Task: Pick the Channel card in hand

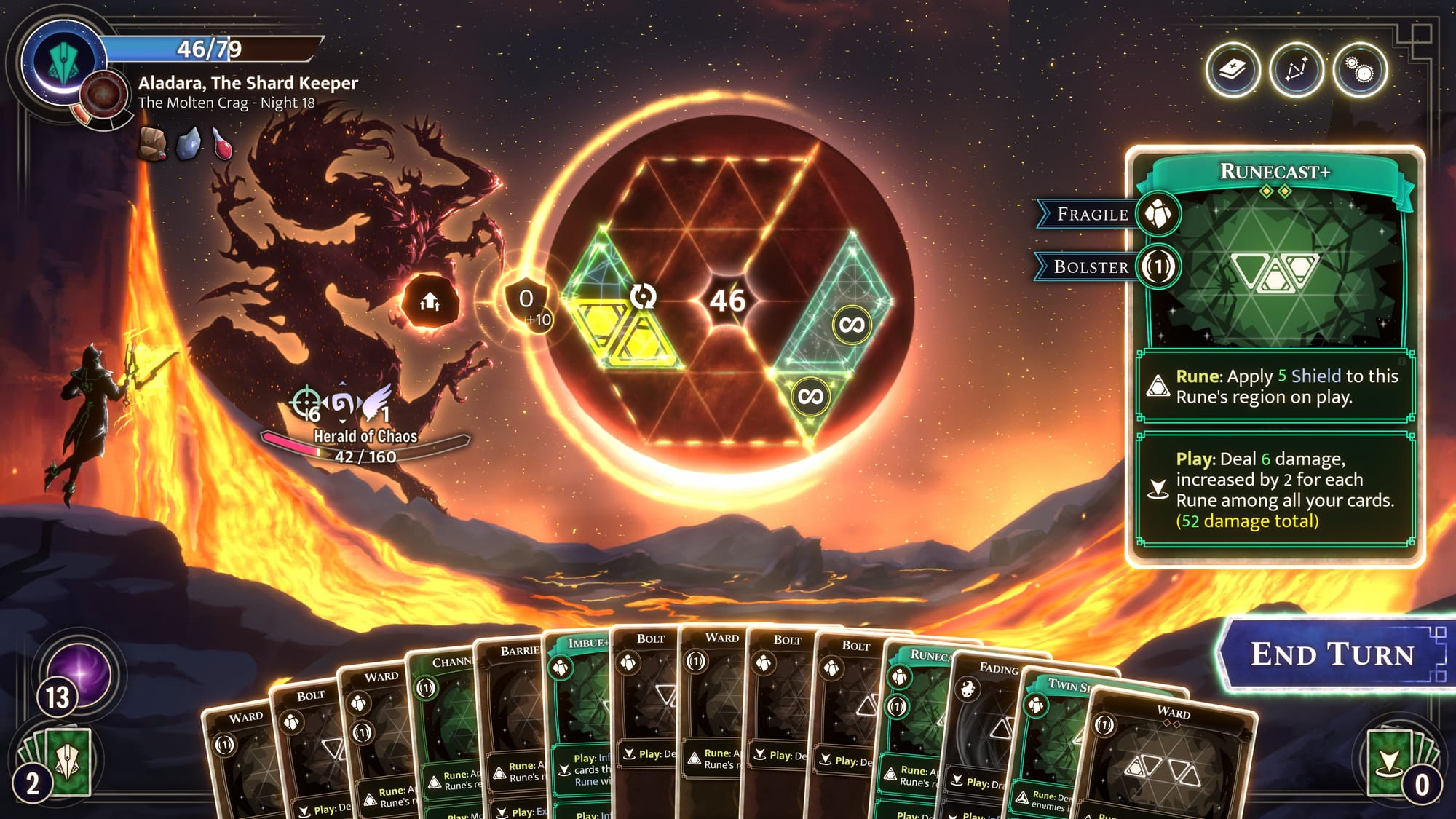Action: [x=444, y=728]
